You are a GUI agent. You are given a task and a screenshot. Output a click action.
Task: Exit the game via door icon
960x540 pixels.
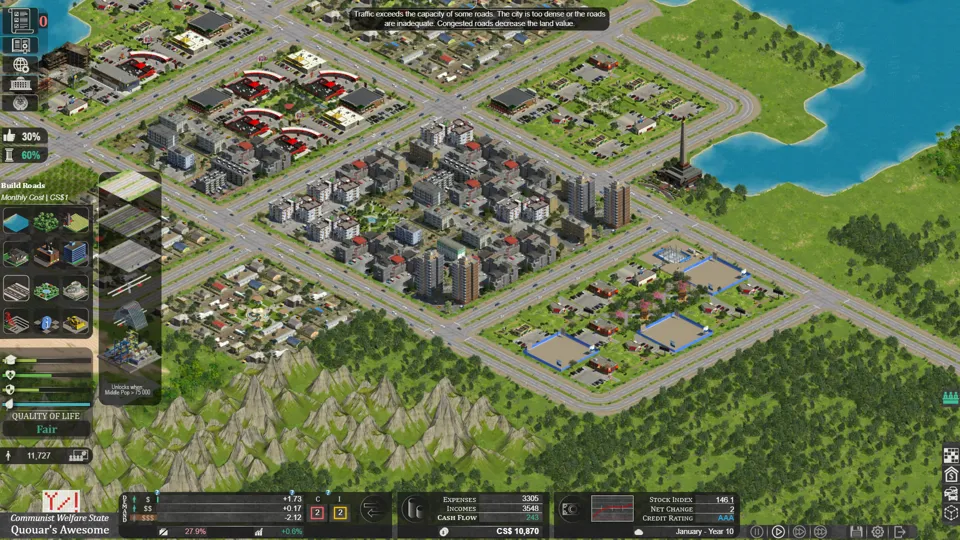(x=900, y=532)
